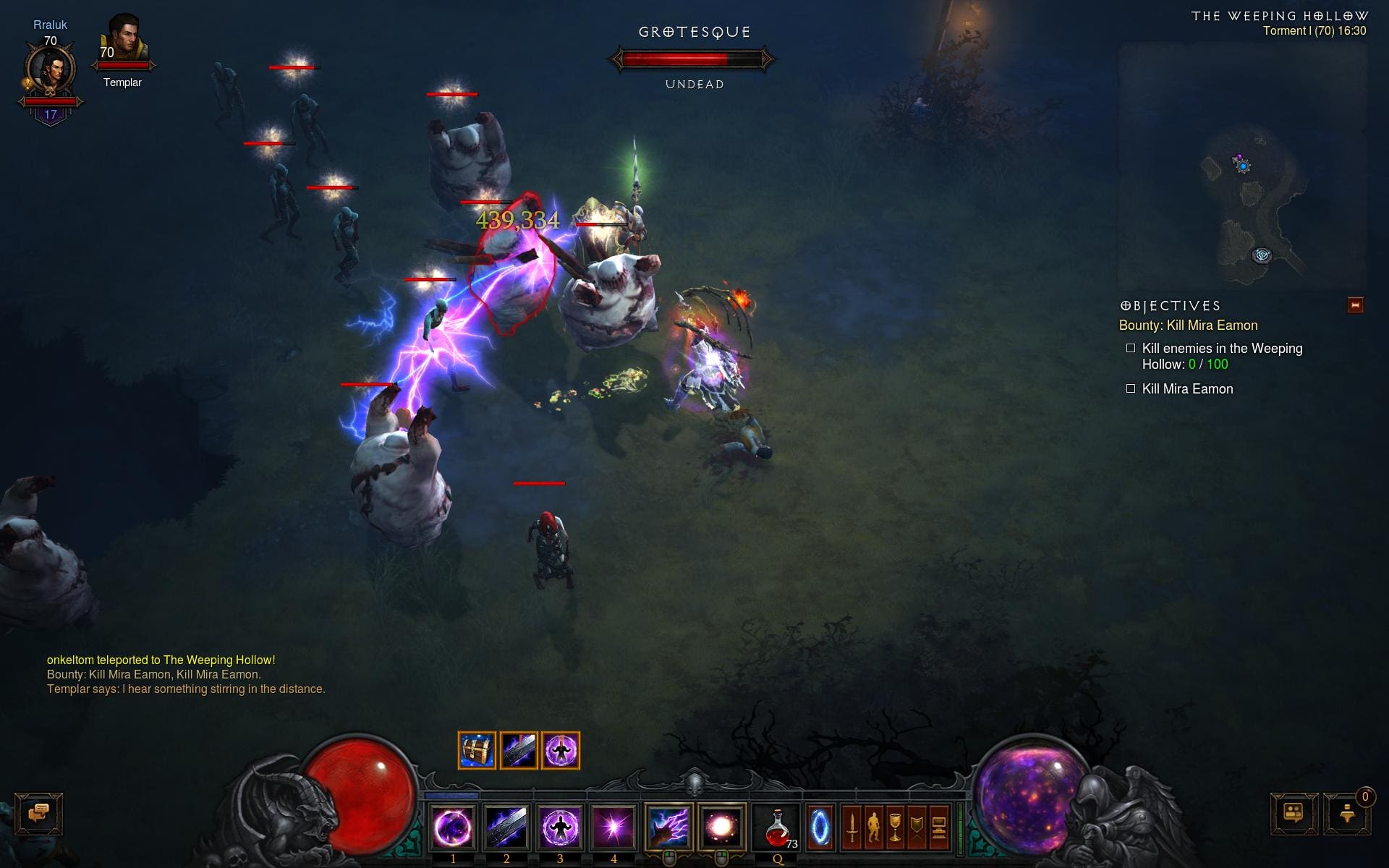The width and height of the screenshot is (1389, 868).
Task: Open the sword menu button
Action: [x=852, y=827]
